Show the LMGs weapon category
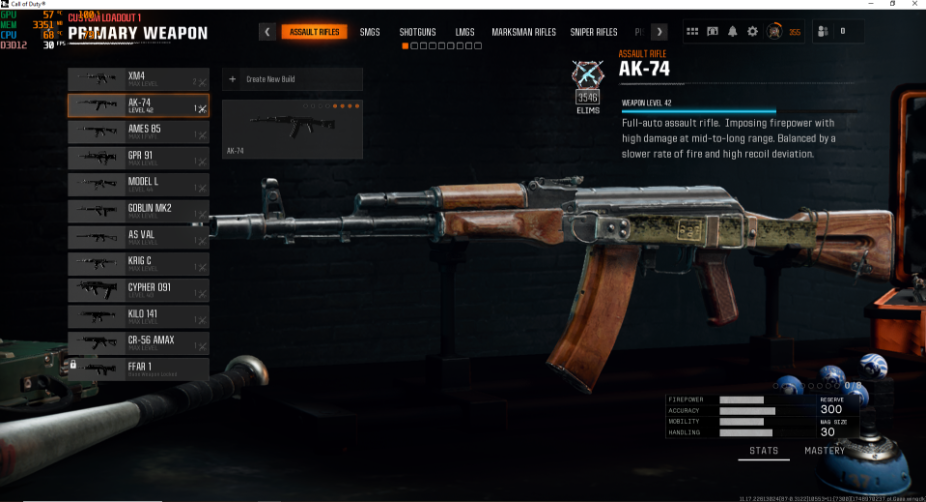Image resolution: width=926 pixels, height=502 pixels. pyautogui.click(x=465, y=32)
